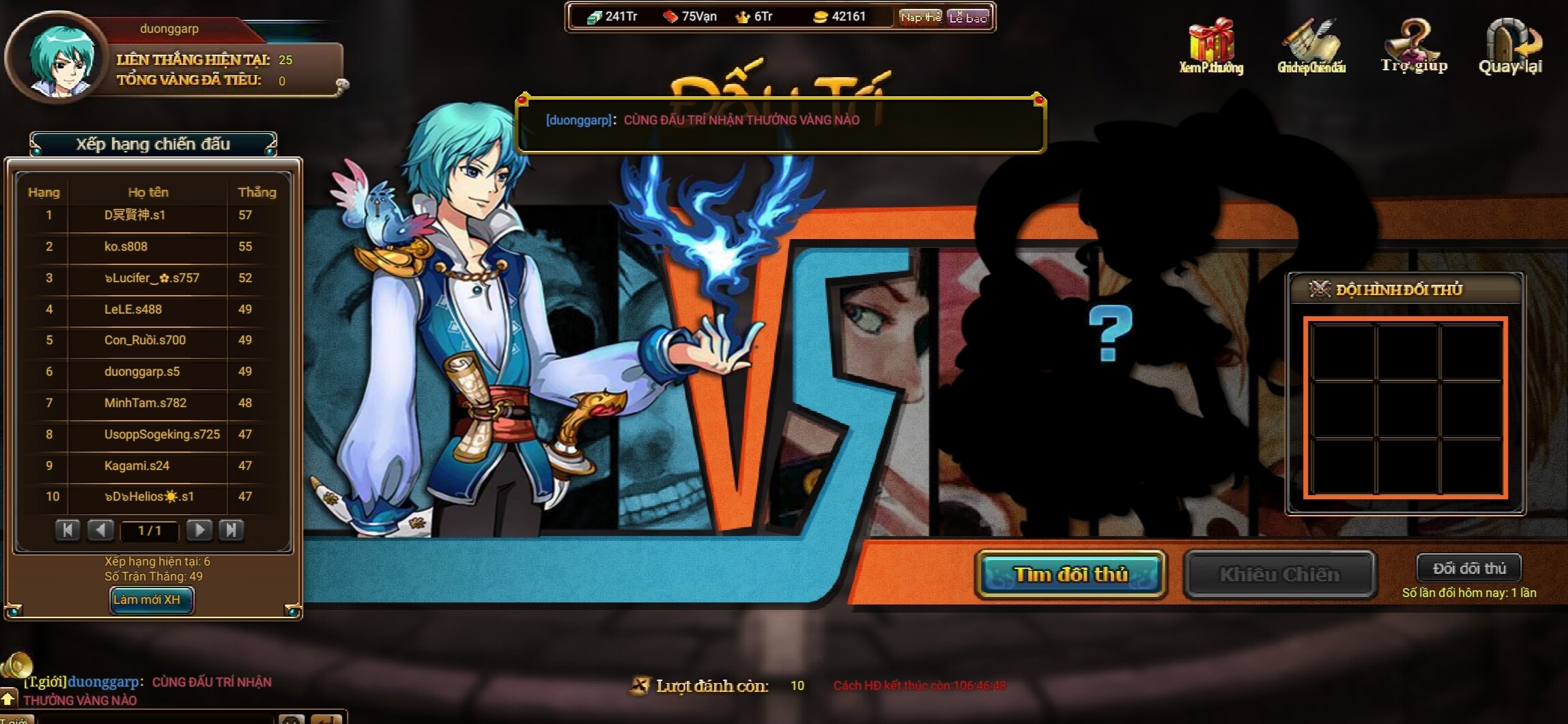The width and height of the screenshot is (1568, 724).
Task: Go to the next ranking page
Action: 199,530
